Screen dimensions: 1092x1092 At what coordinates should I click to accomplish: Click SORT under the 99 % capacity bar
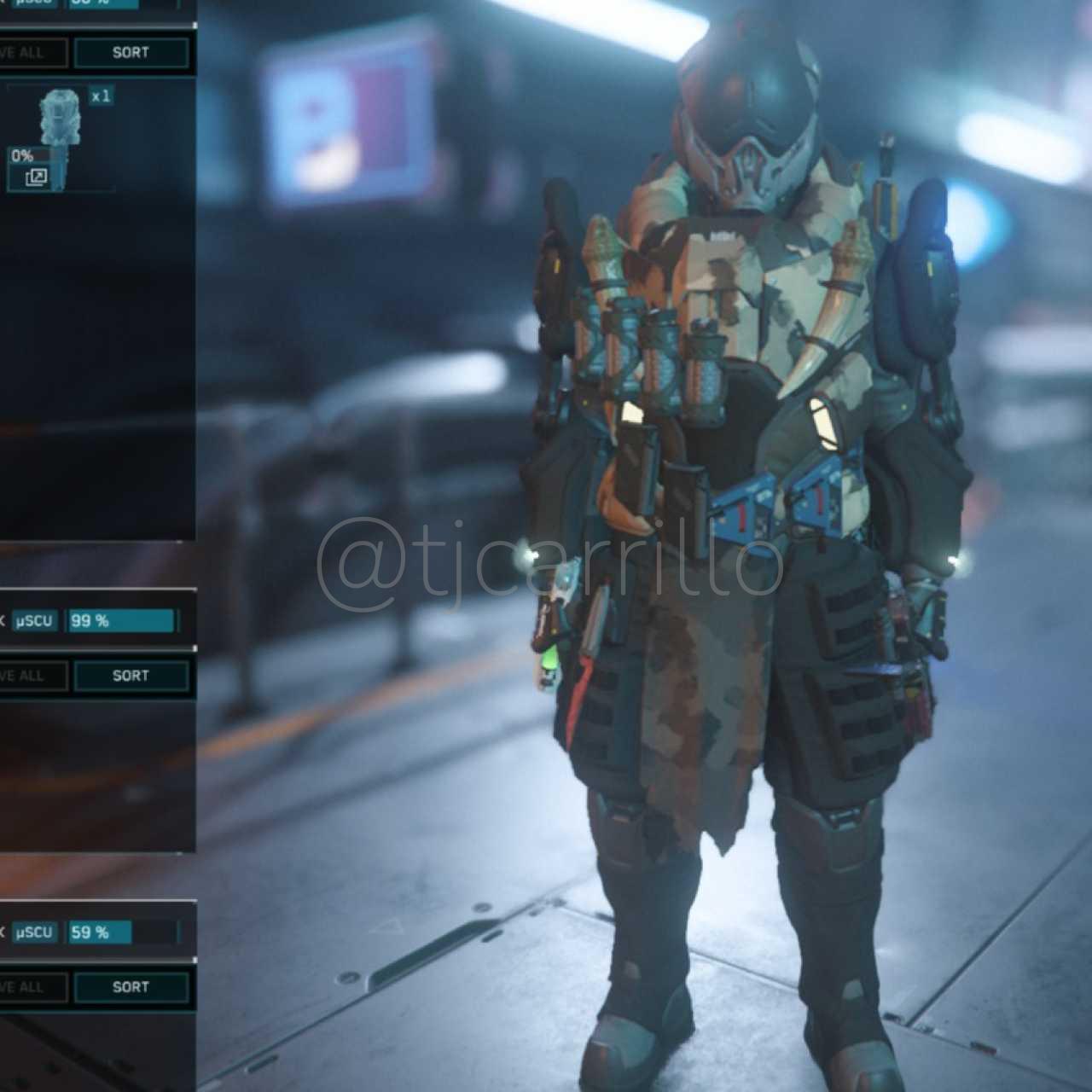coord(131,676)
